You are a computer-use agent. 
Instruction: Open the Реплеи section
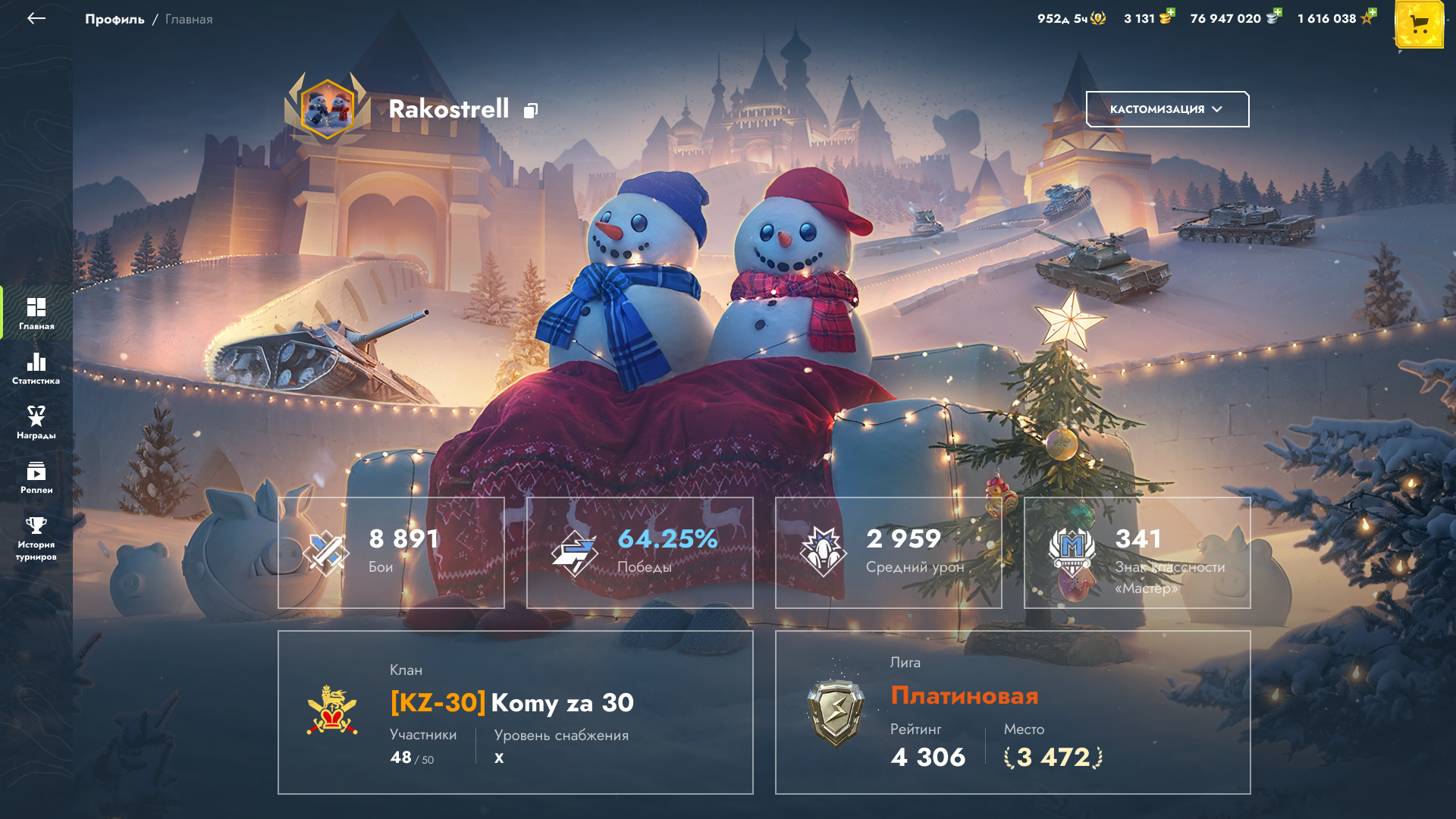click(36, 477)
